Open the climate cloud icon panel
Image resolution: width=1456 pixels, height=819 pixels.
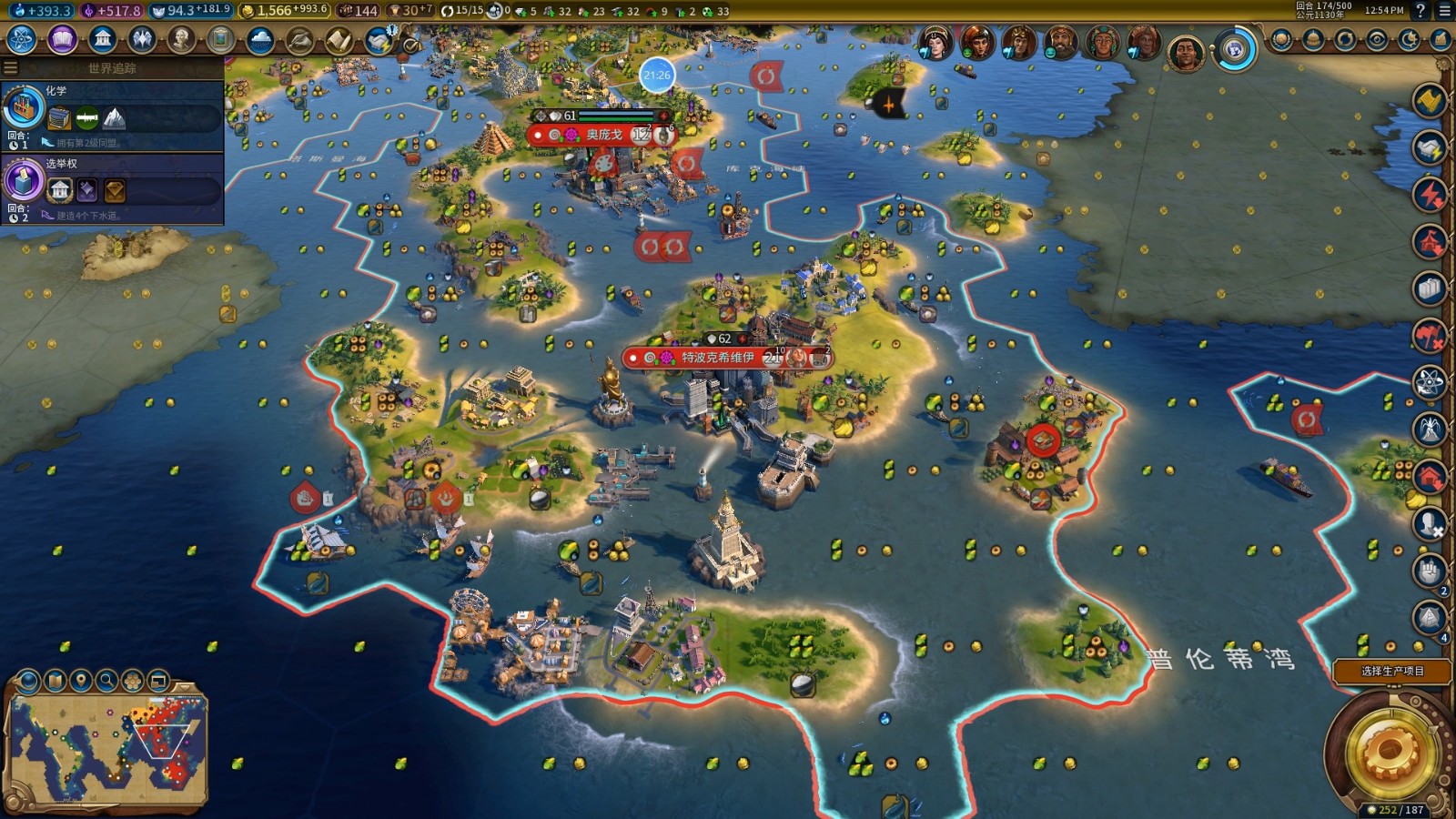pyautogui.click(x=260, y=40)
